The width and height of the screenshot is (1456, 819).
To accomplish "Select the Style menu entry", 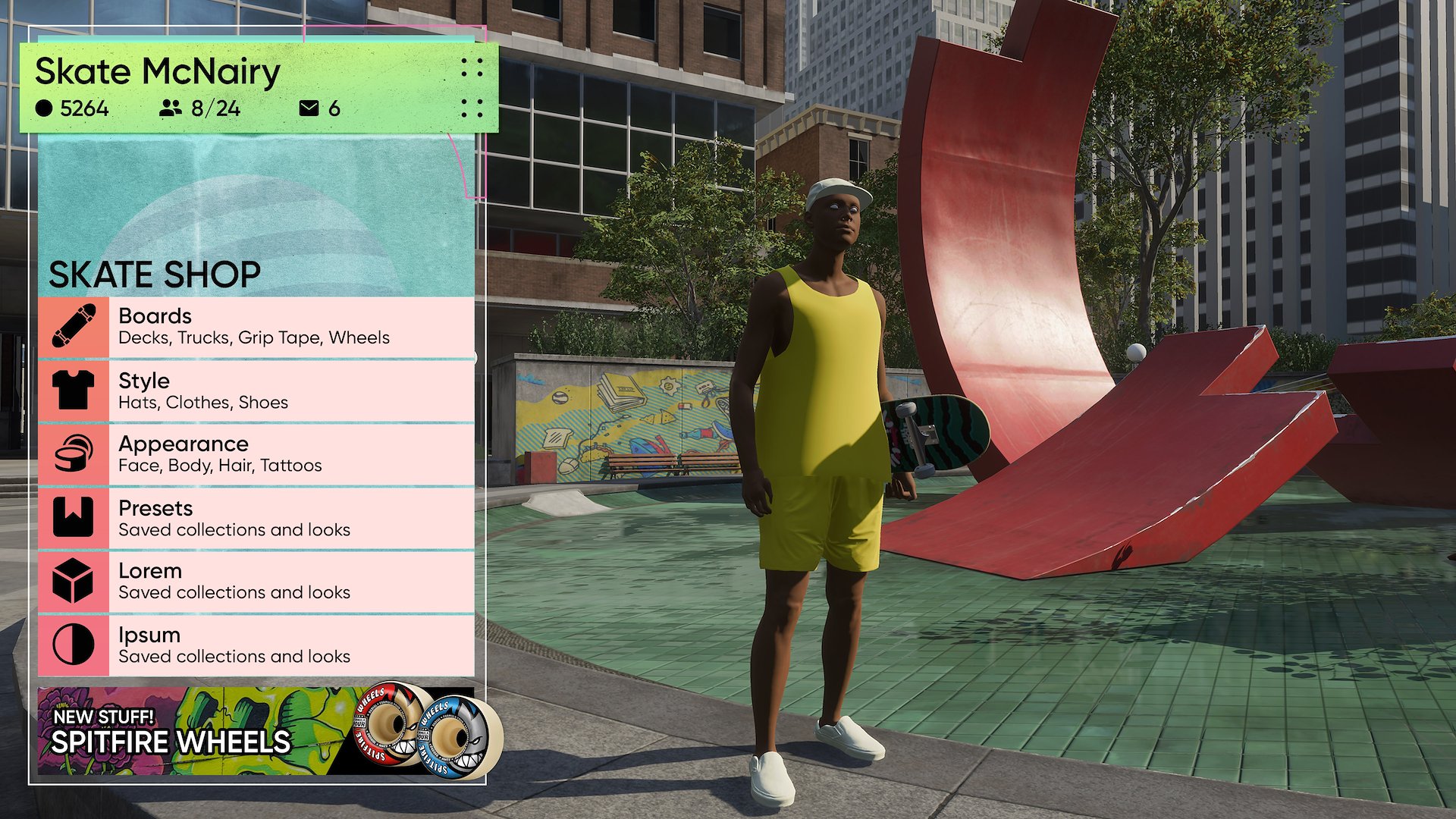I will click(x=256, y=391).
